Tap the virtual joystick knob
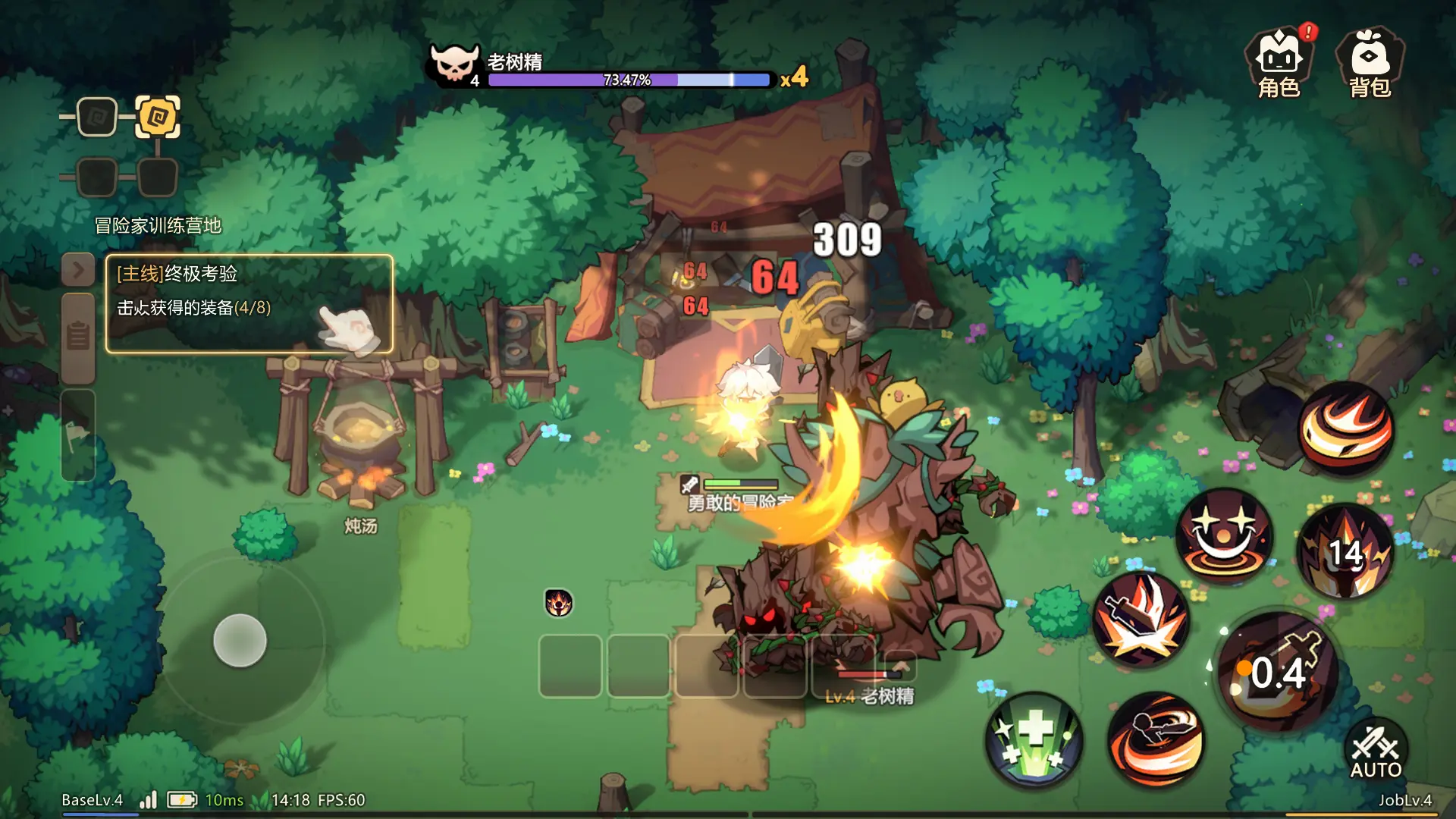This screenshot has height=819, width=1456. pos(240,641)
